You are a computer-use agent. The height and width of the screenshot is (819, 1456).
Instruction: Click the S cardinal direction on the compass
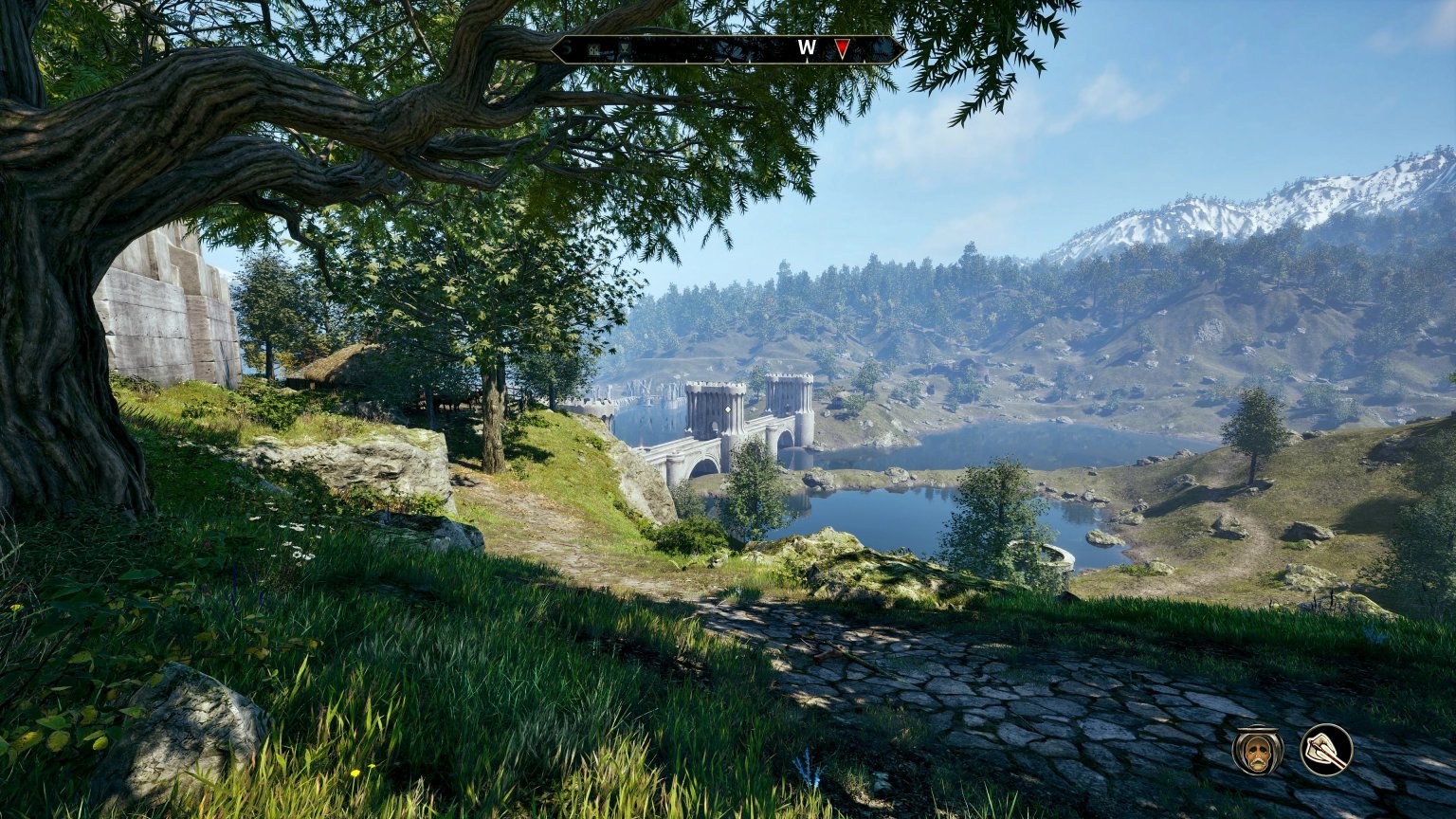[566, 46]
